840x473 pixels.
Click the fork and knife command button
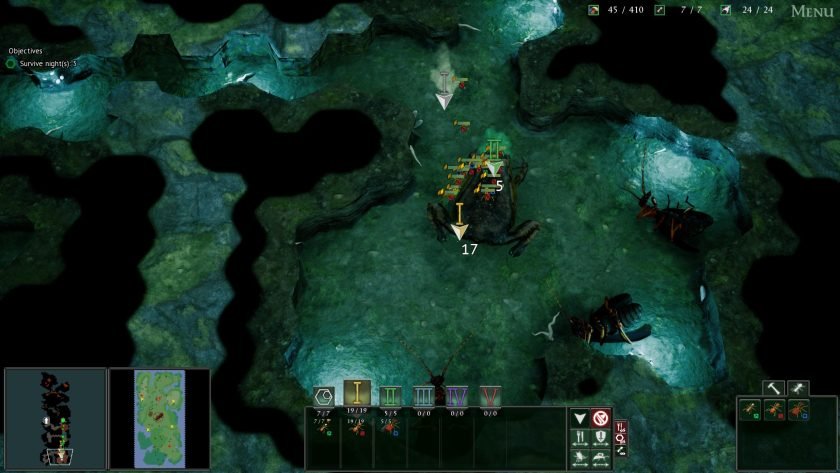[x=579, y=438]
